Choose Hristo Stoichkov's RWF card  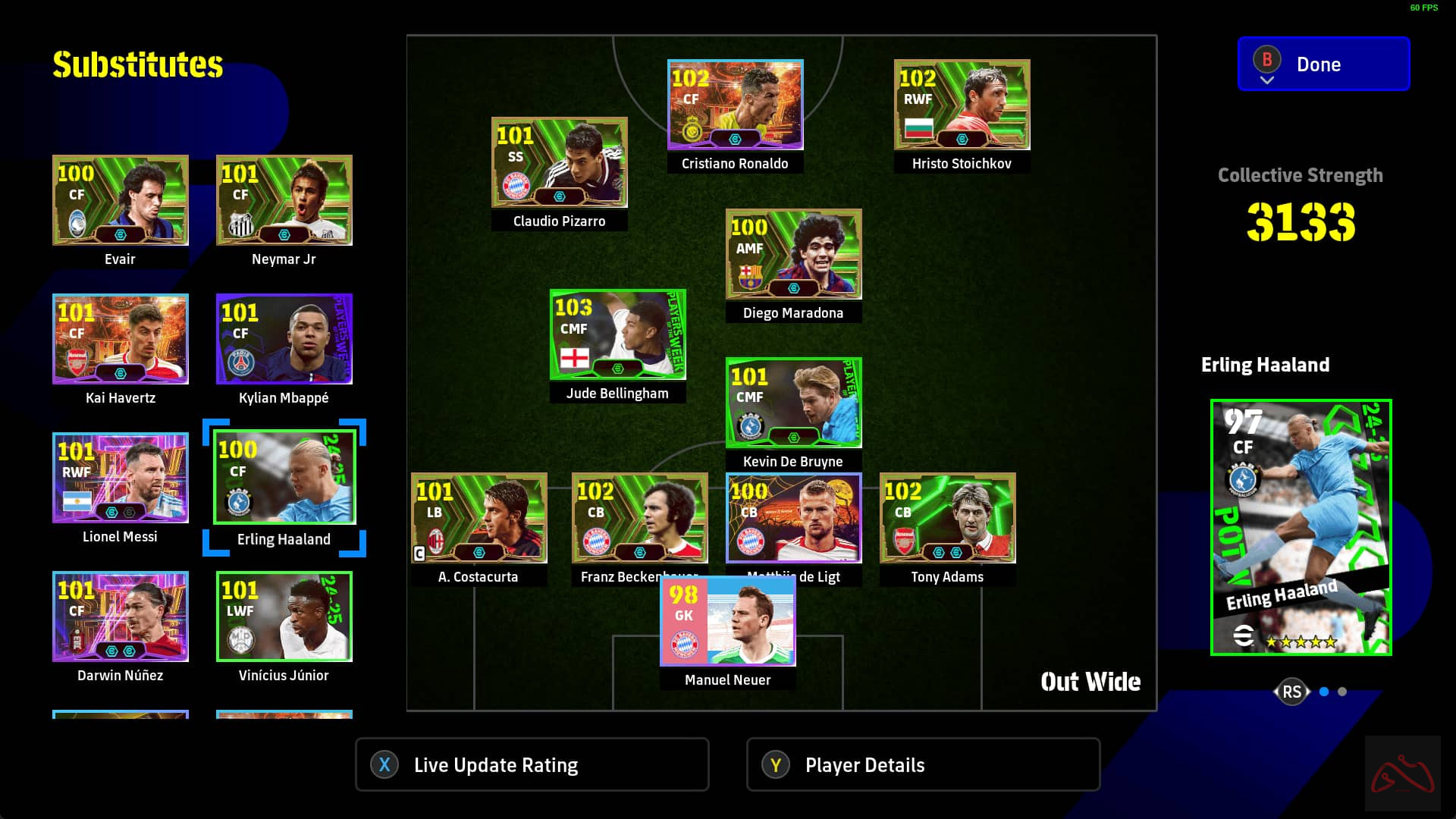[x=962, y=105]
